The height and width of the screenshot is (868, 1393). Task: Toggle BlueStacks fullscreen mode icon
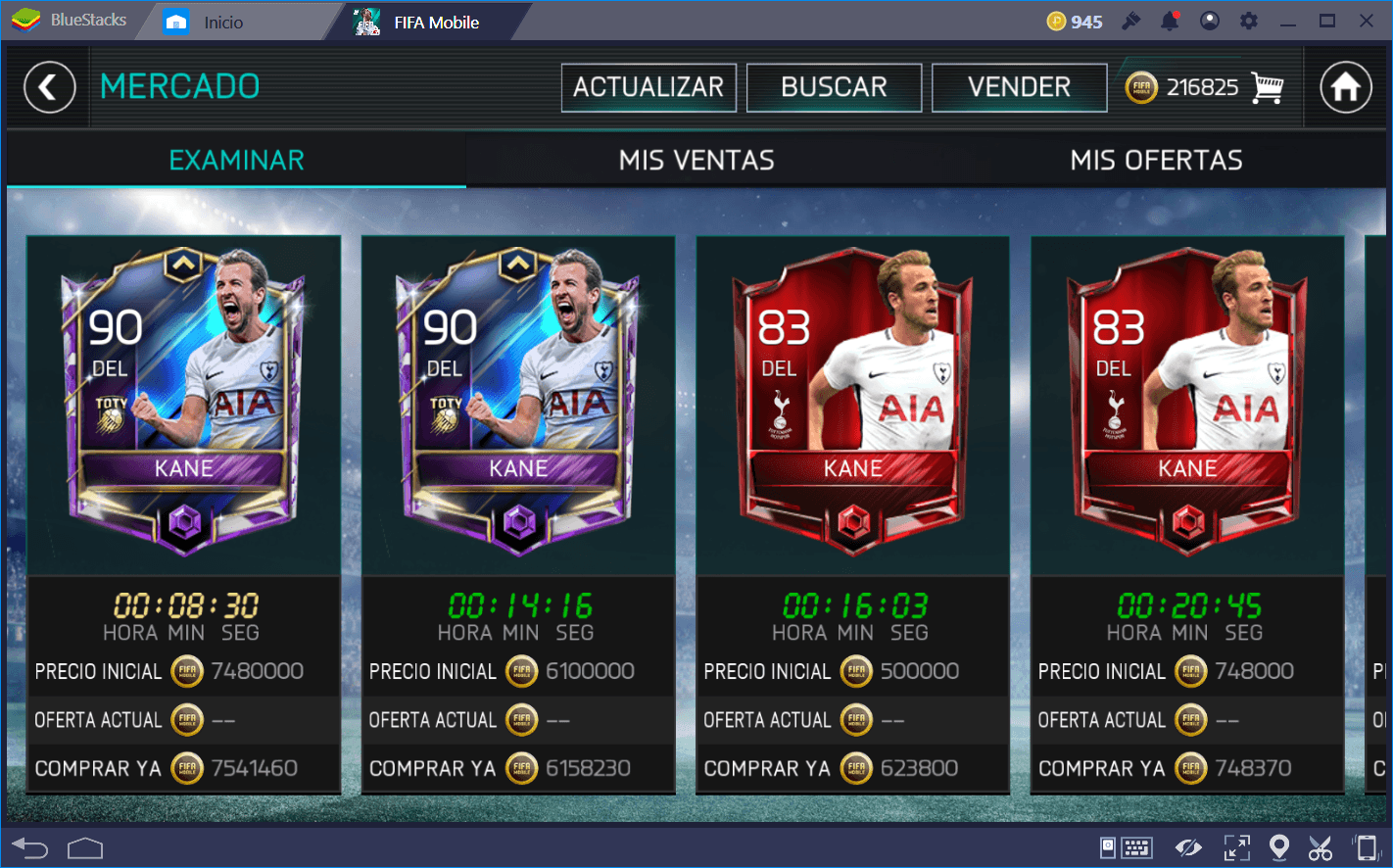(x=1237, y=847)
